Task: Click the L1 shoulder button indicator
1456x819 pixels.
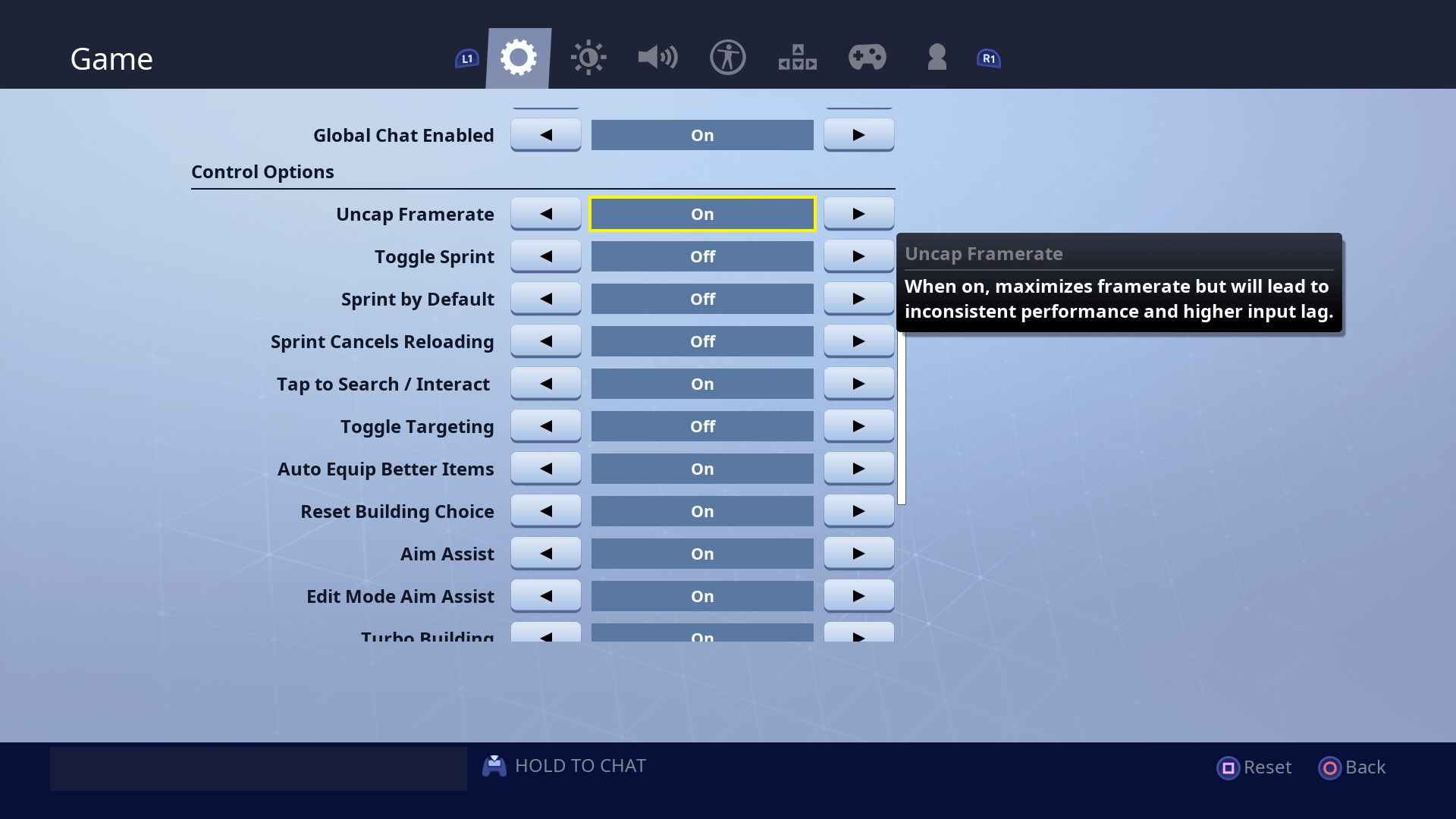Action: (466, 57)
